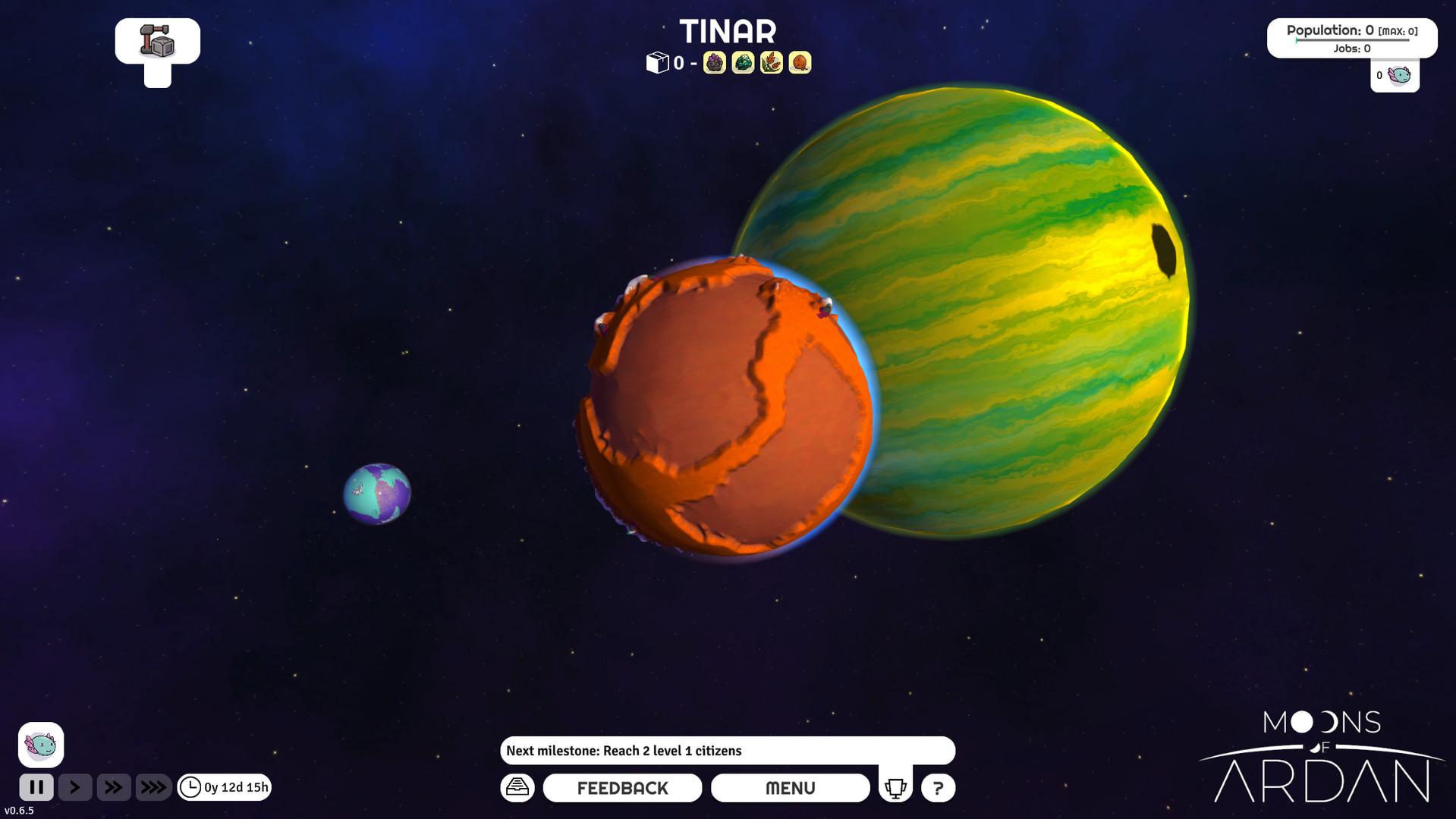Click the axolotl citizen portrait button
The width and height of the screenshot is (1456, 819).
[41, 745]
